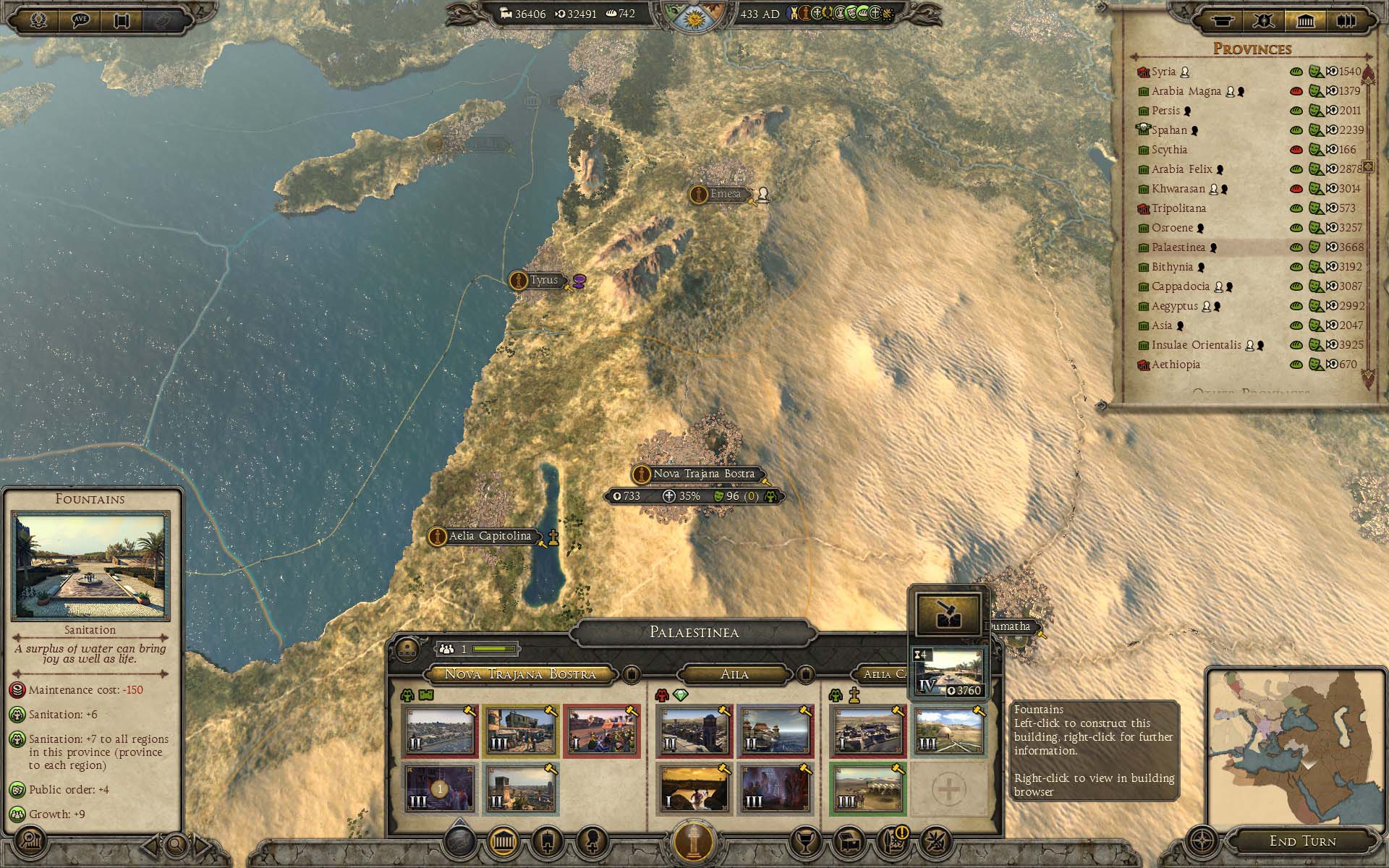Click the Tyrus settlement label
This screenshot has width=1389, height=868.
pyautogui.click(x=543, y=280)
